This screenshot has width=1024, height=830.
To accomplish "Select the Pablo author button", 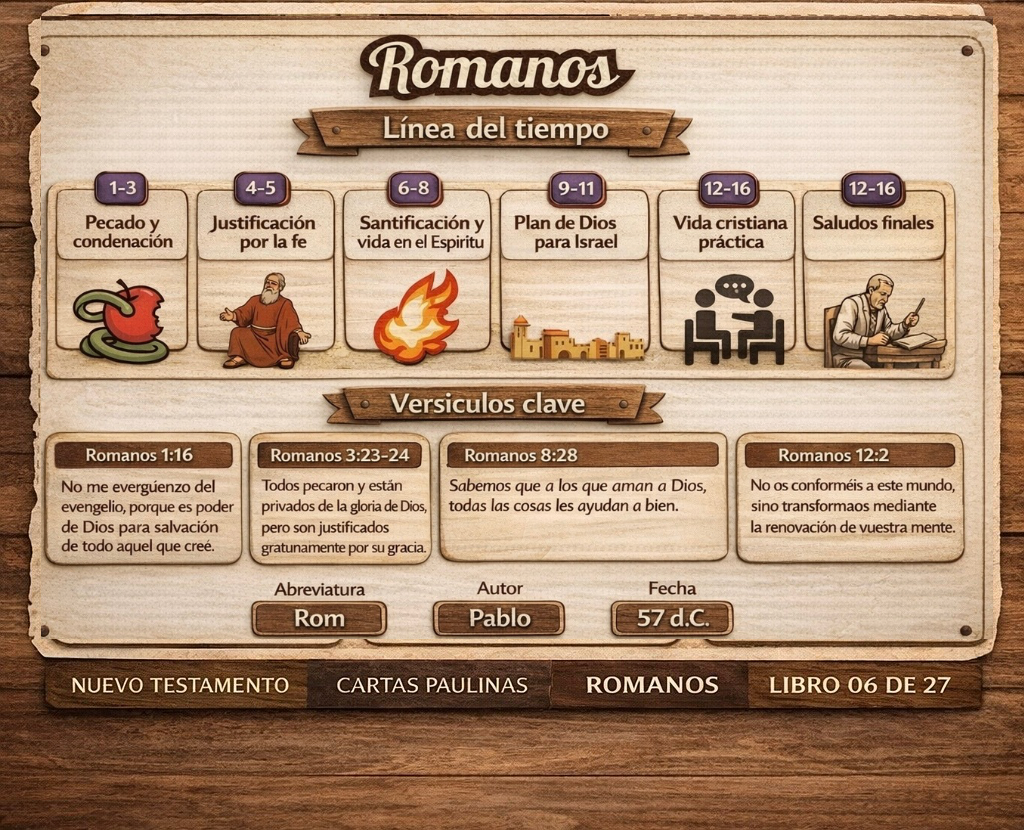I will click(499, 618).
